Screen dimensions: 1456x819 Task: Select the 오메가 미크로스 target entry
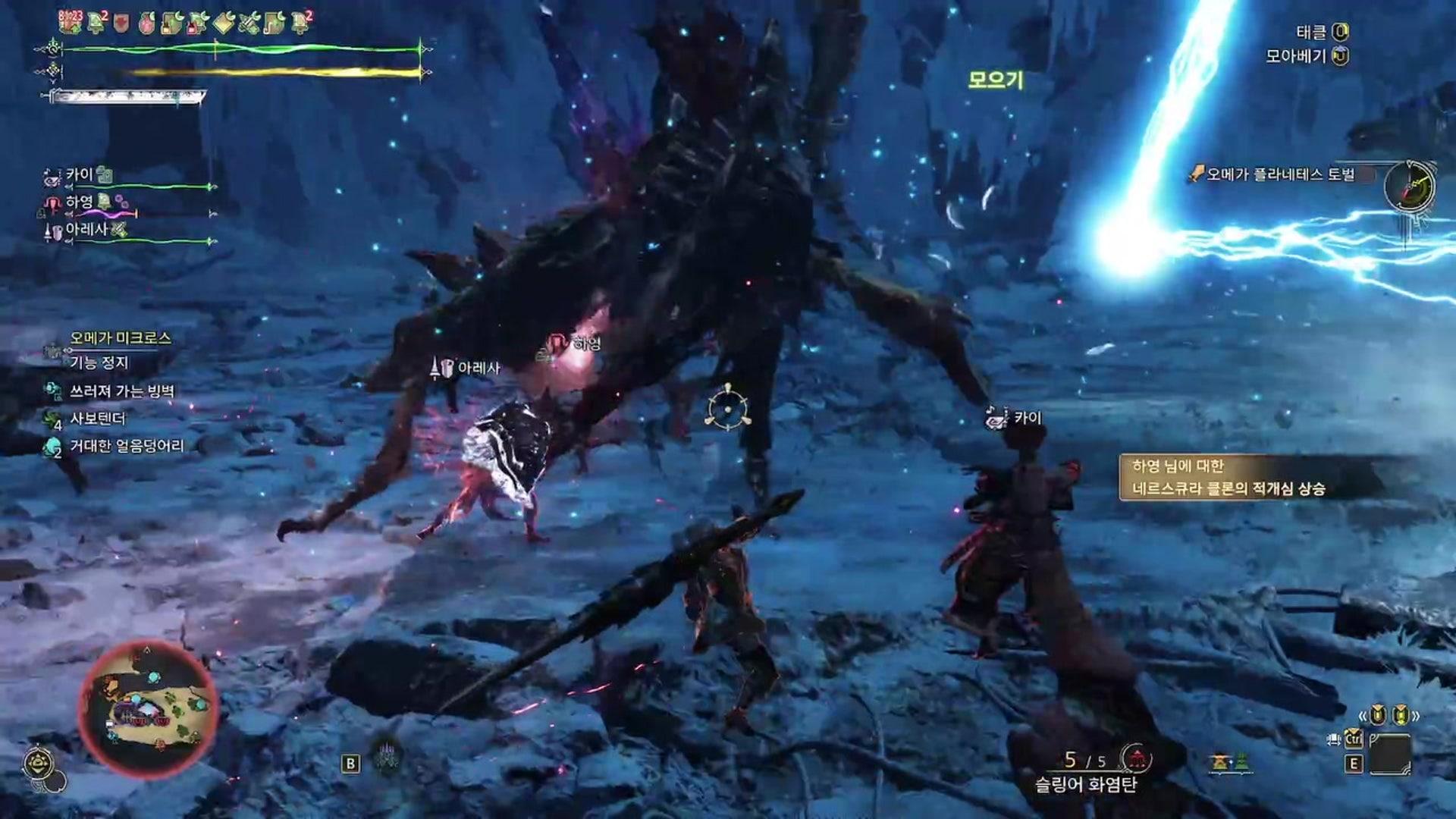pos(120,338)
